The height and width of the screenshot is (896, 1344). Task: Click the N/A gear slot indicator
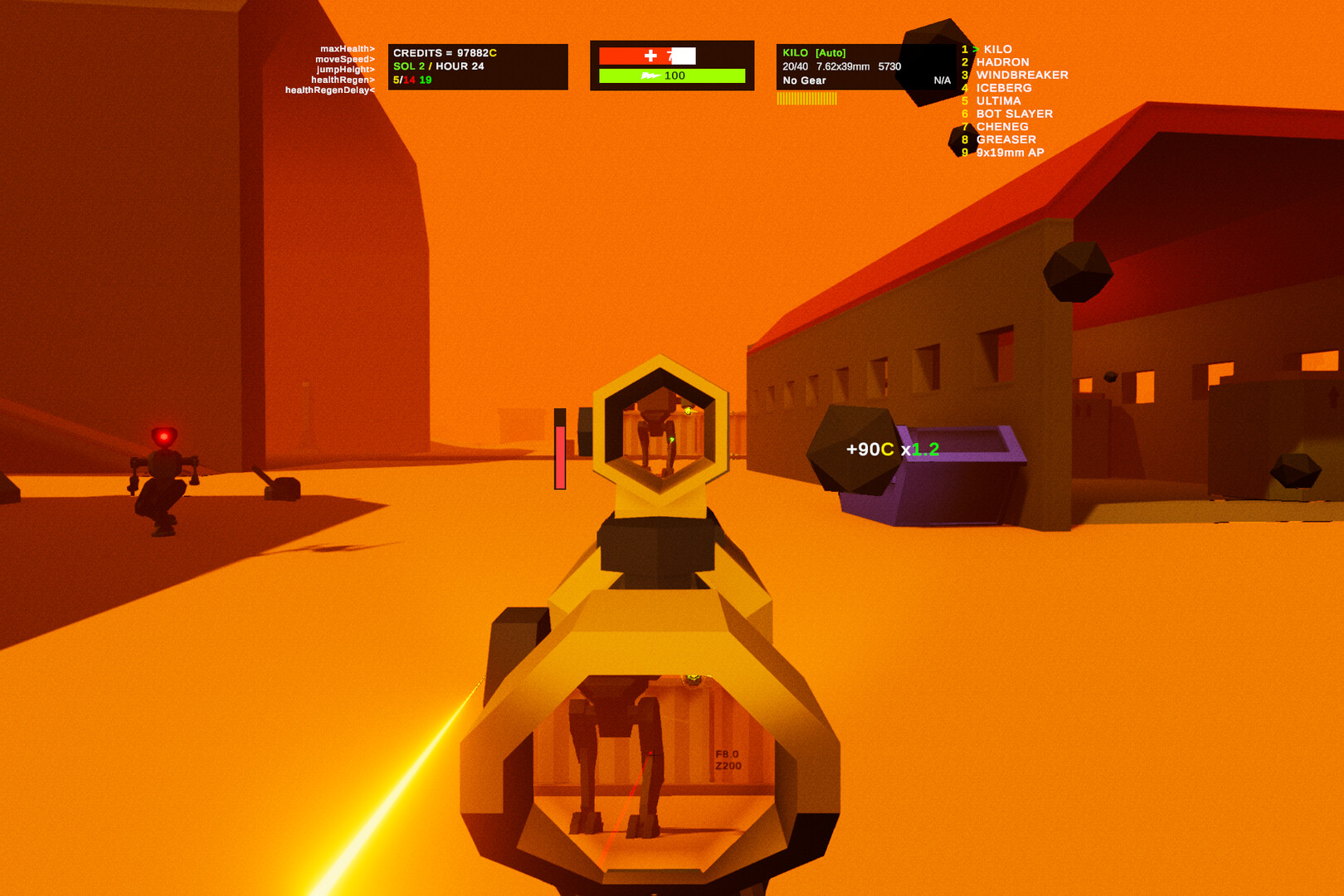click(x=943, y=80)
